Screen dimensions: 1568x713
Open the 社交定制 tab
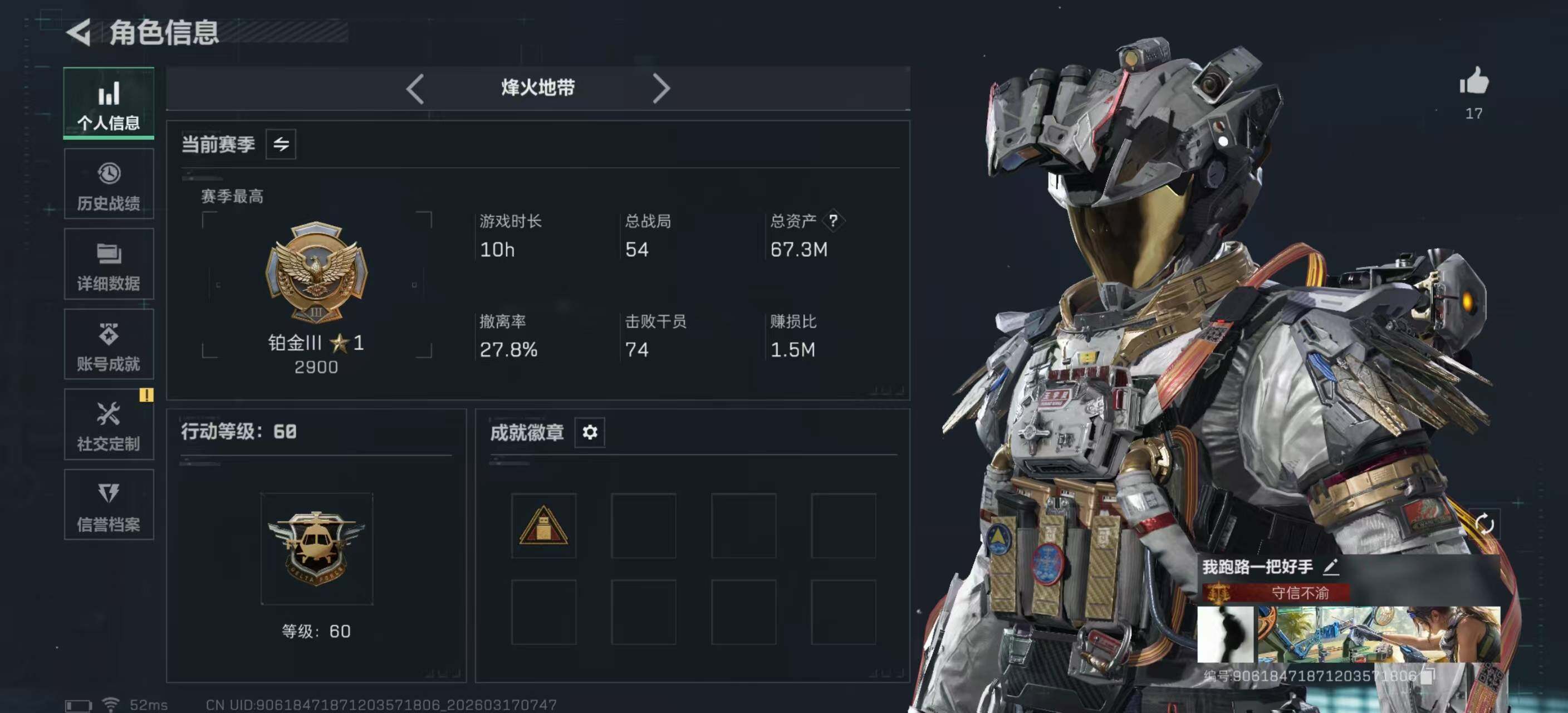(x=109, y=425)
